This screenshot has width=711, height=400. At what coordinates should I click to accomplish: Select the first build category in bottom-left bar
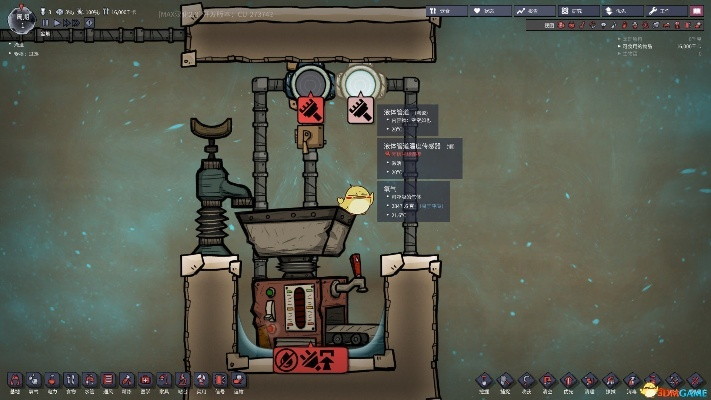pyautogui.click(x=14, y=380)
